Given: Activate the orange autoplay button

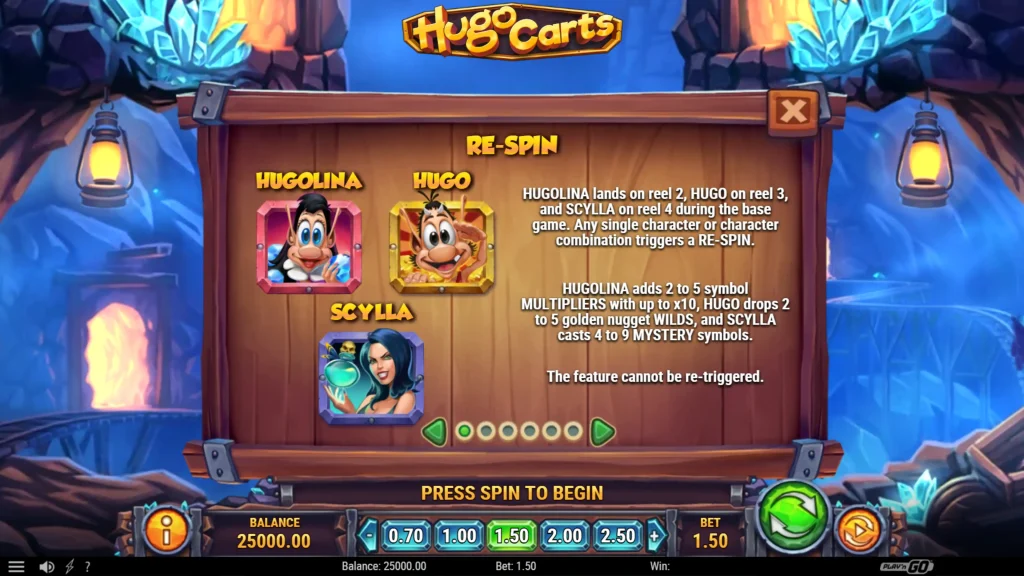Looking at the screenshot, I should (x=855, y=530).
